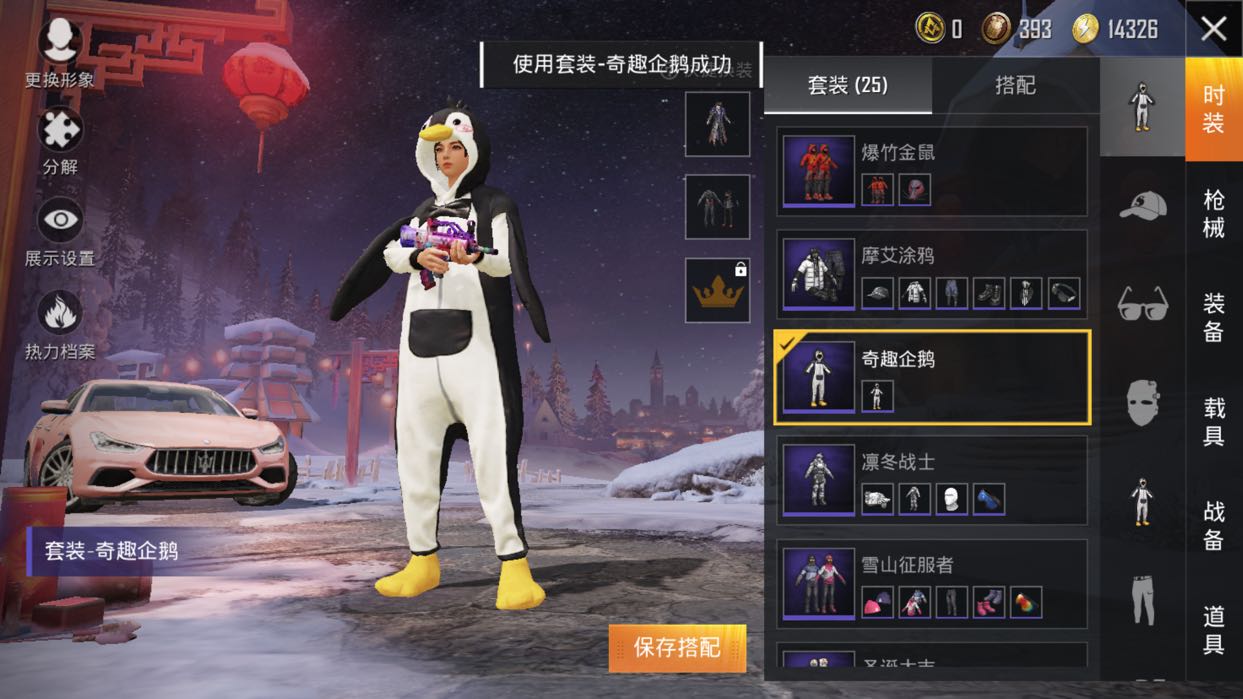This screenshot has height=699, width=1243.
Task: Equip the 雪山征服者 outfit set
Action: click(931, 584)
